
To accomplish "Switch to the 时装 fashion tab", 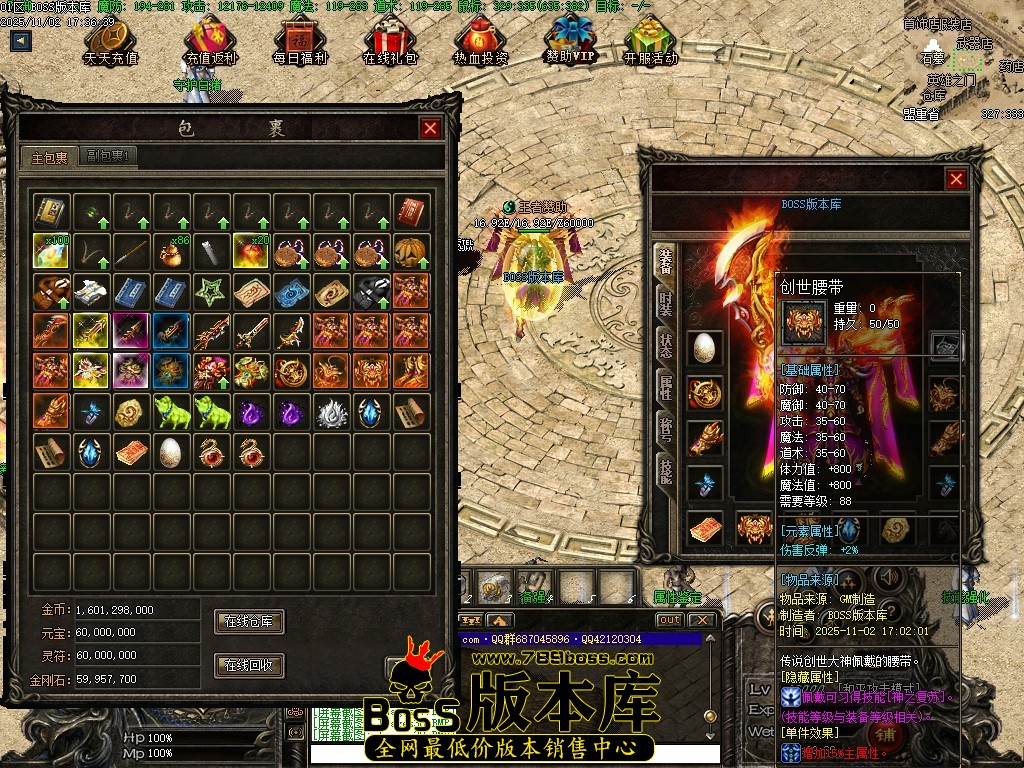I will coord(665,303).
